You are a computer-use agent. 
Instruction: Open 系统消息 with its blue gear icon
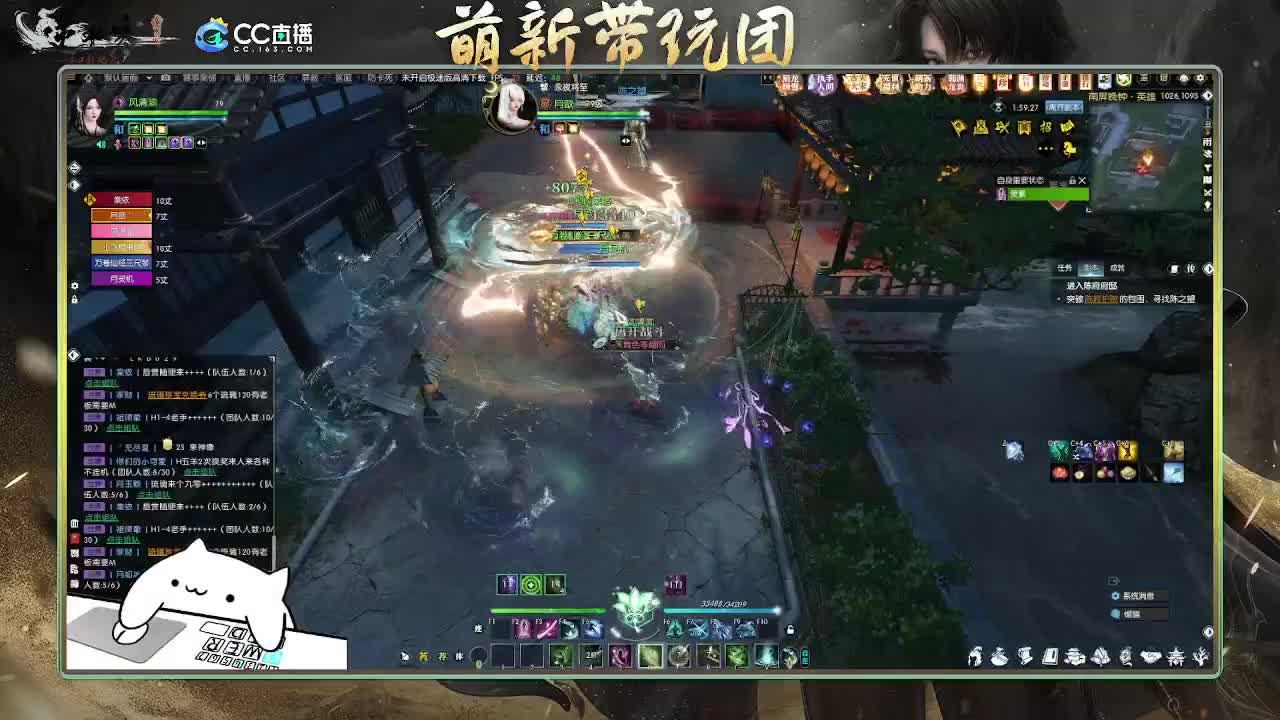pyautogui.click(x=1115, y=595)
